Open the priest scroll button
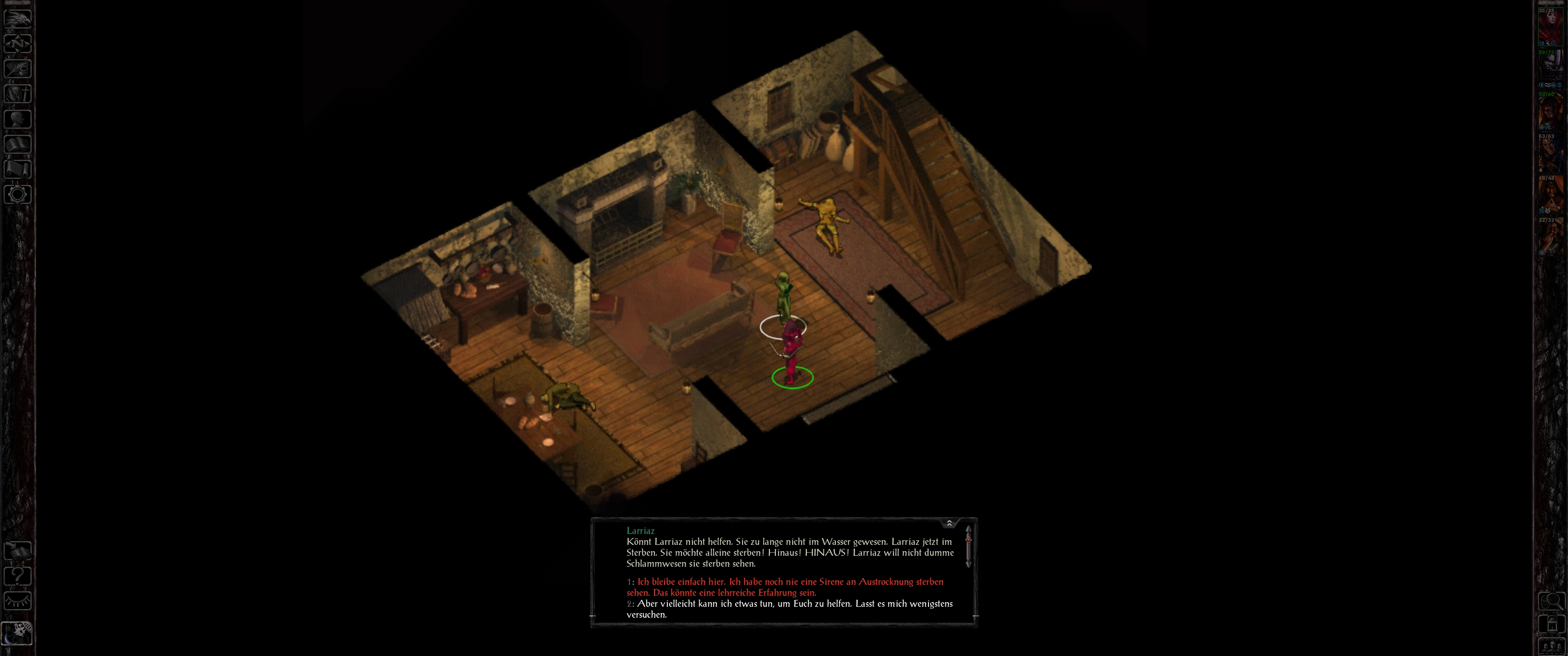 pos(18,169)
